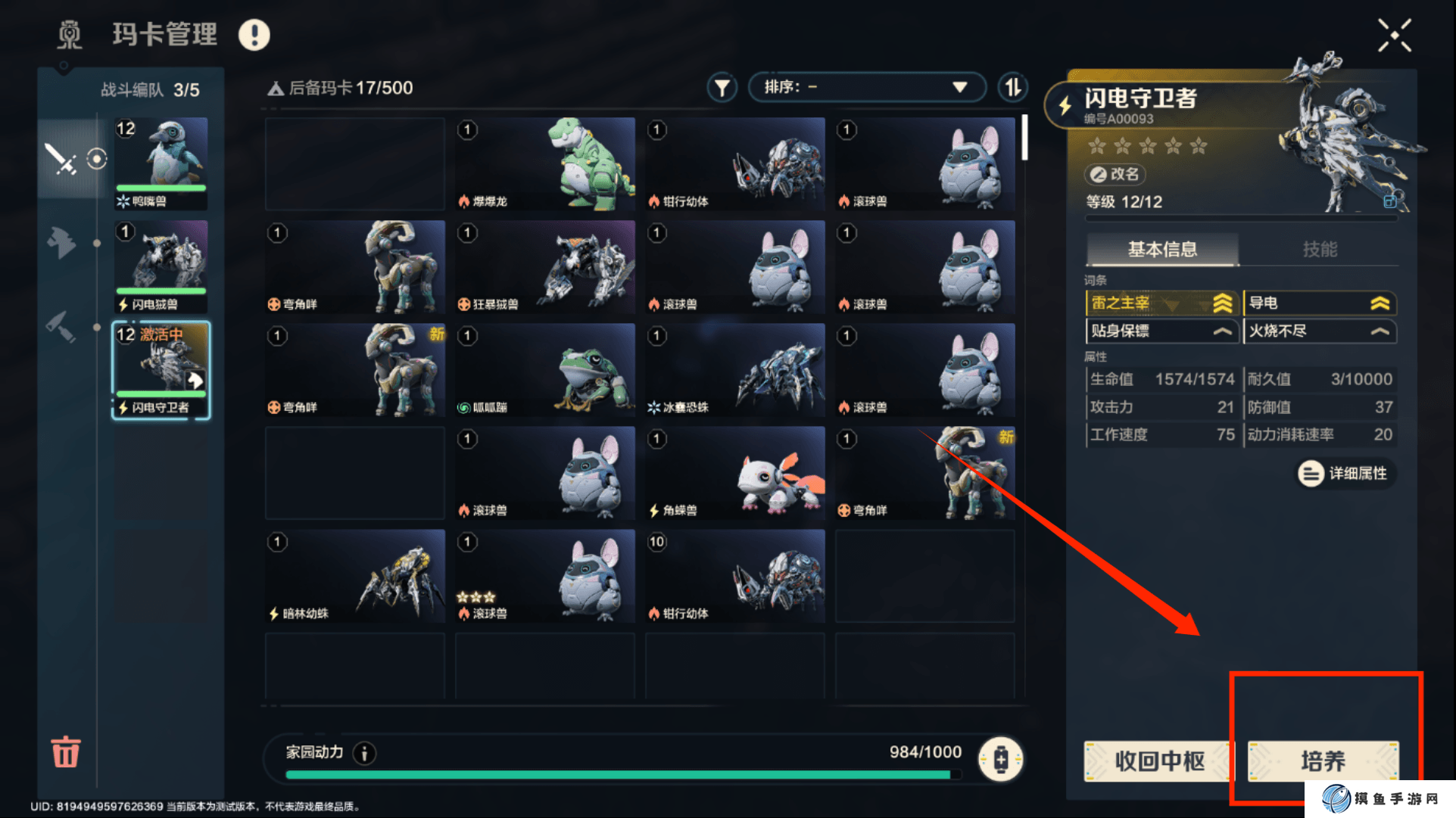
Task: Close the Maka management screen
Action: (1394, 36)
